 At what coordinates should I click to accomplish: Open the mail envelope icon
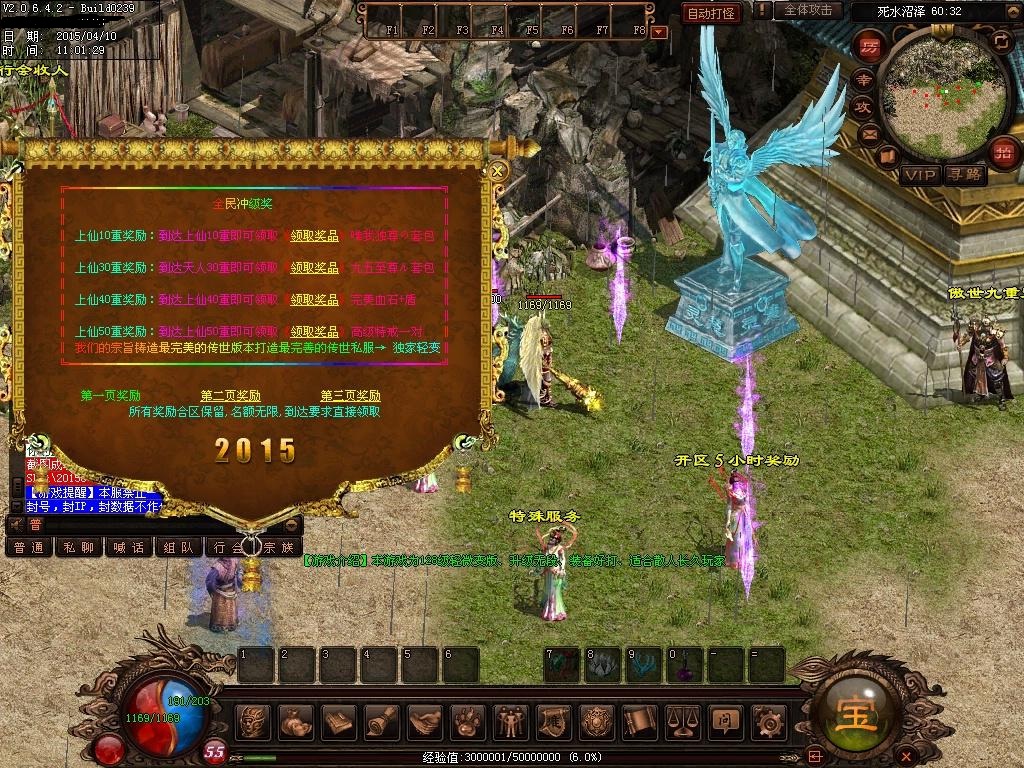click(x=869, y=134)
